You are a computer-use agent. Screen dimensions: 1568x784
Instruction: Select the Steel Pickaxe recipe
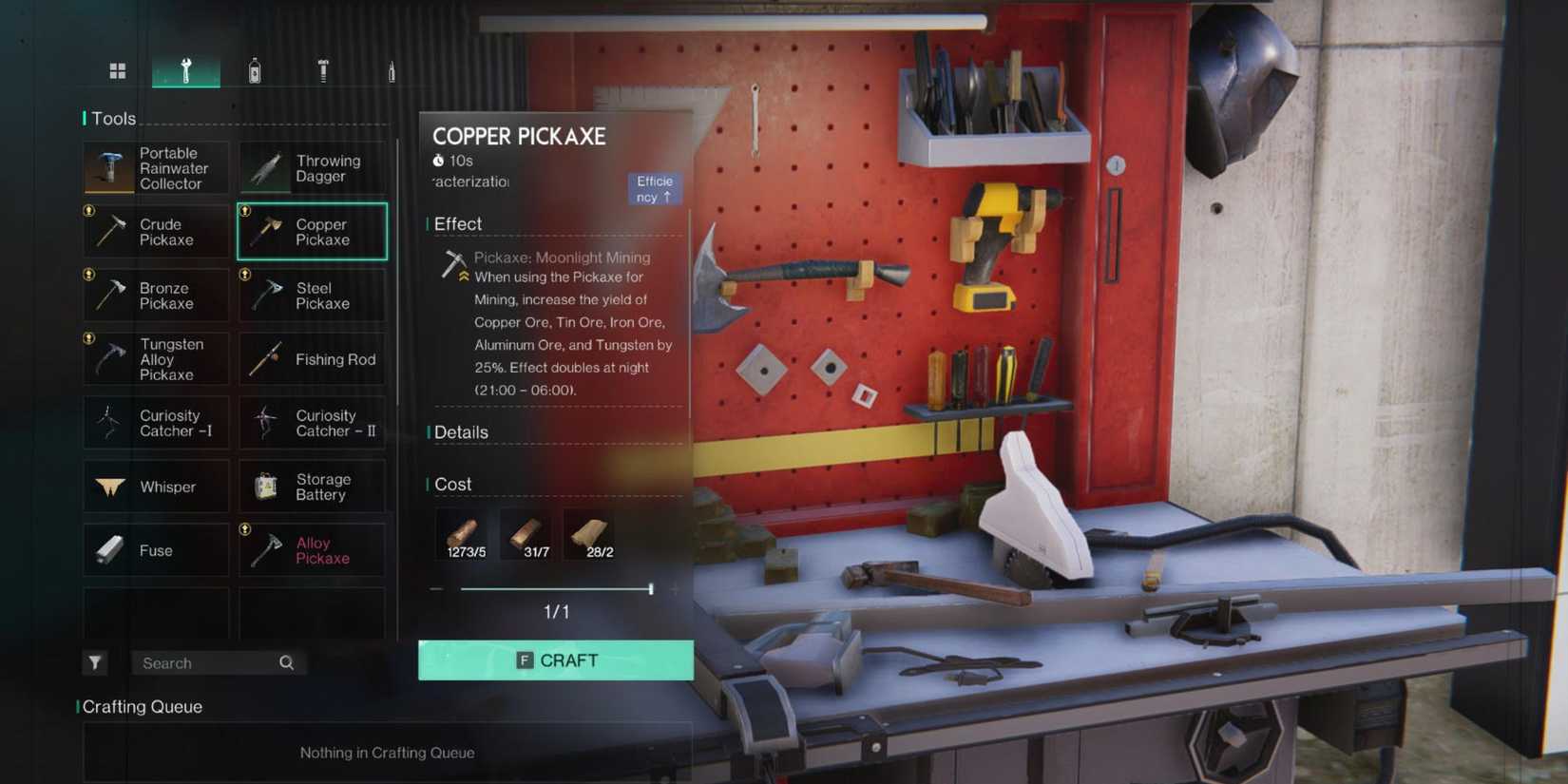[312, 296]
